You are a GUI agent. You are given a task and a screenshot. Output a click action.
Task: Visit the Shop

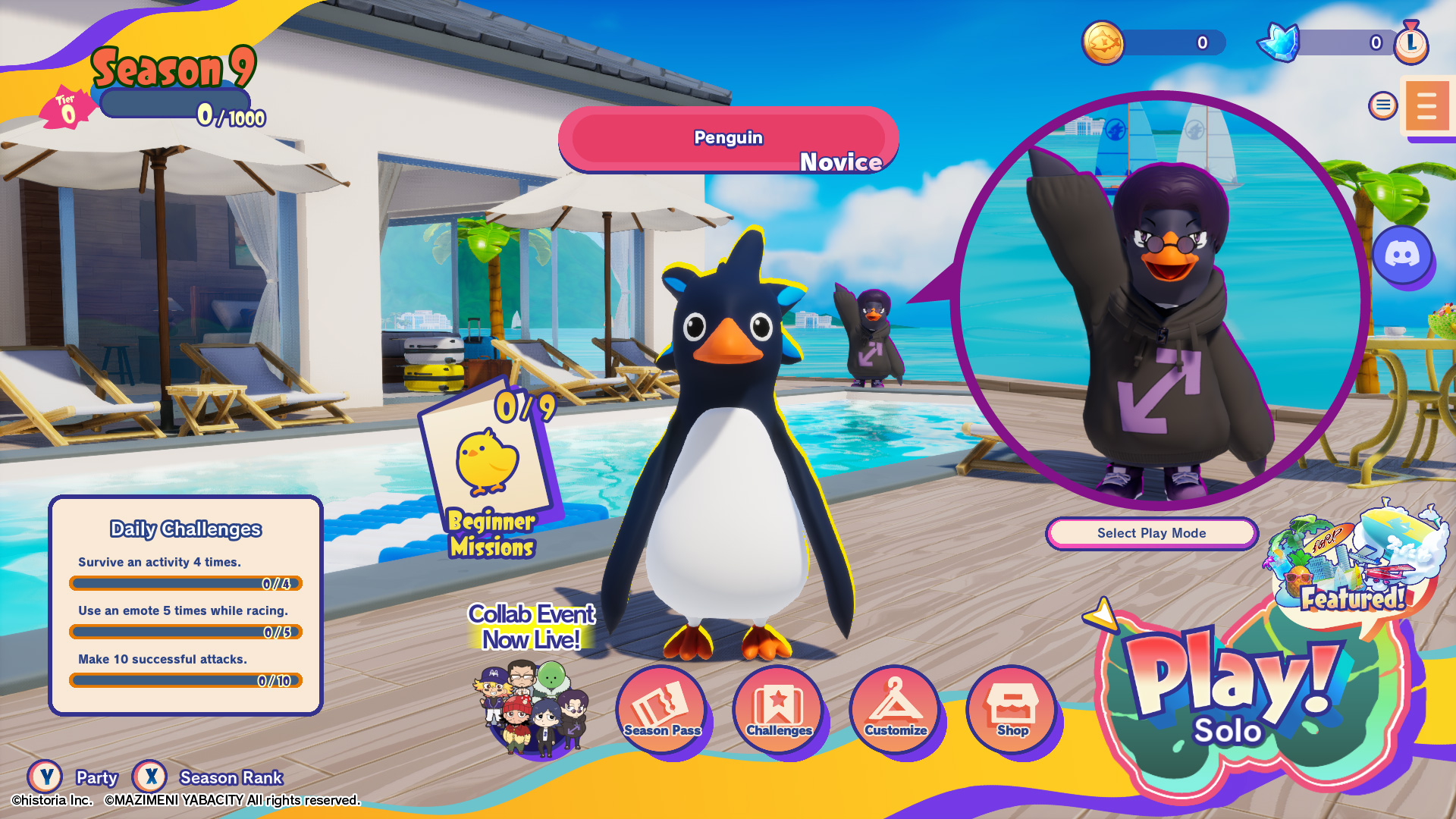(x=1012, y=709)
